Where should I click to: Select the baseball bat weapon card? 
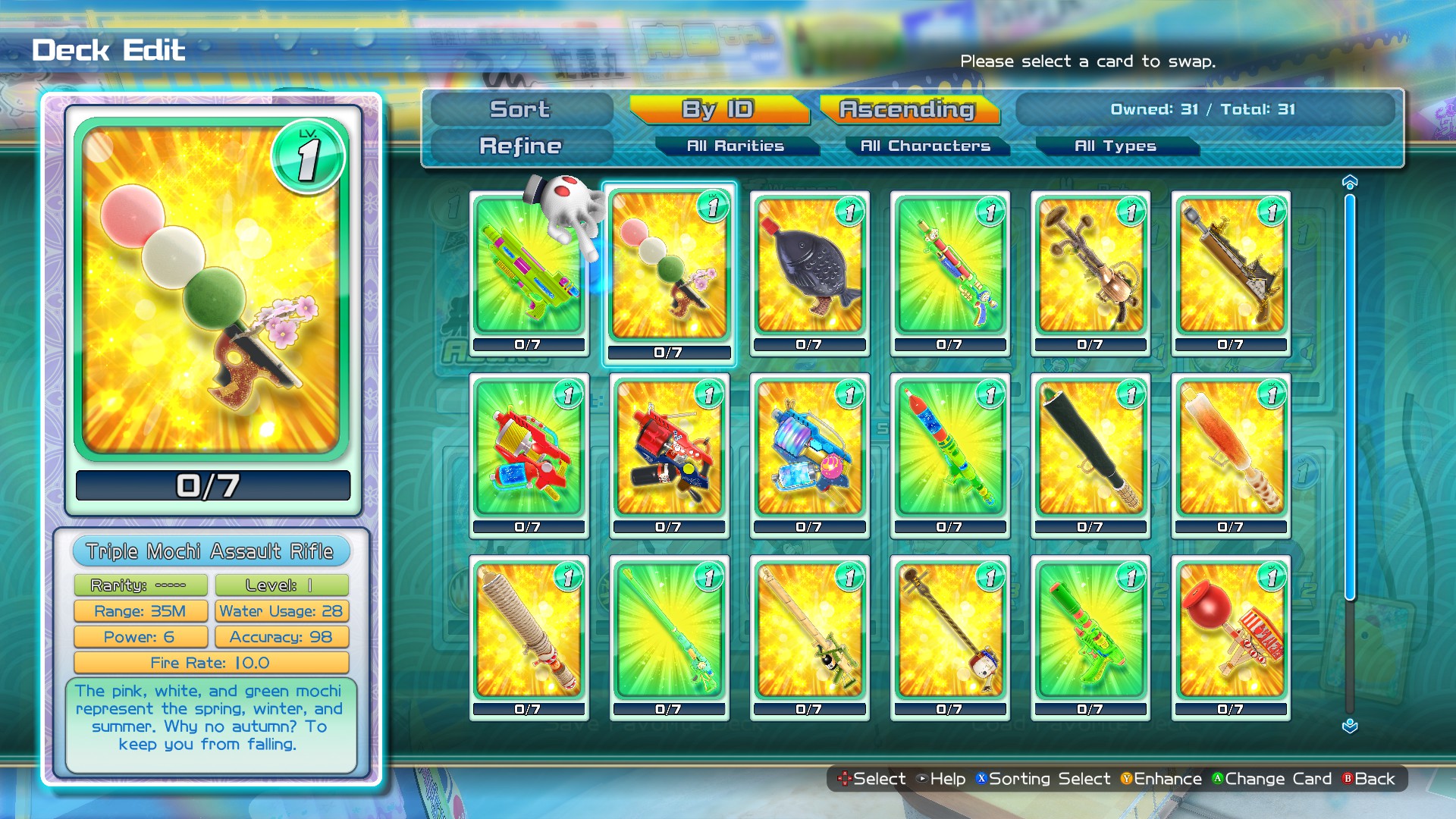pos(1089,456)
